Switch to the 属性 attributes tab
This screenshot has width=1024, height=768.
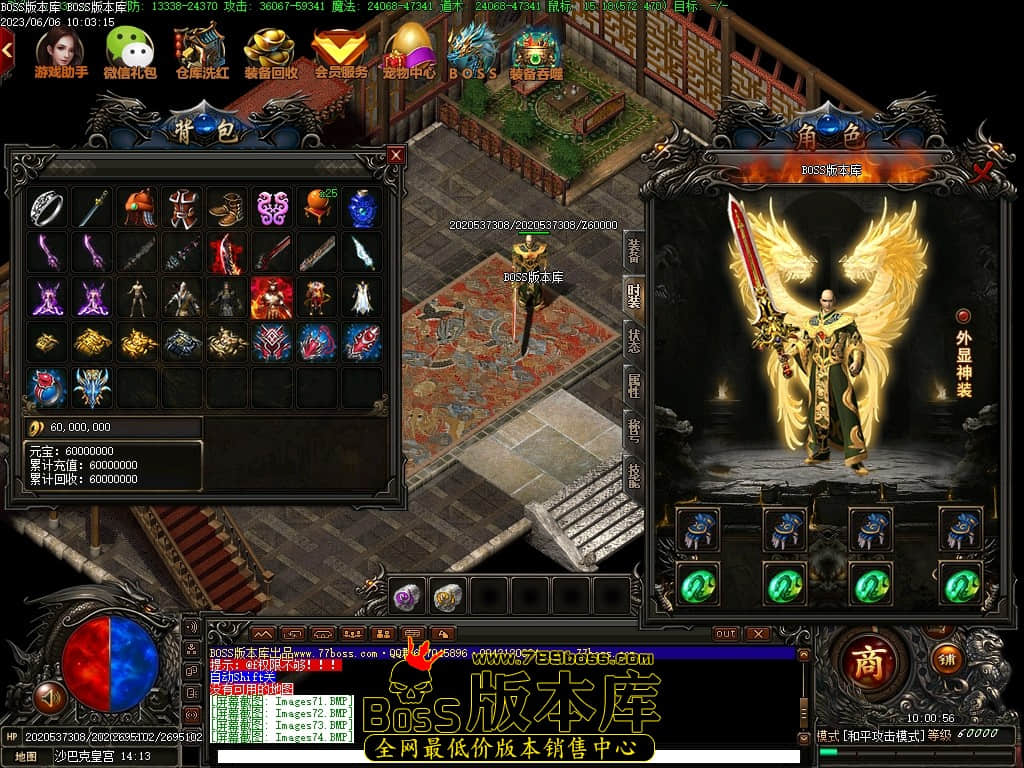tap(634, 382)
